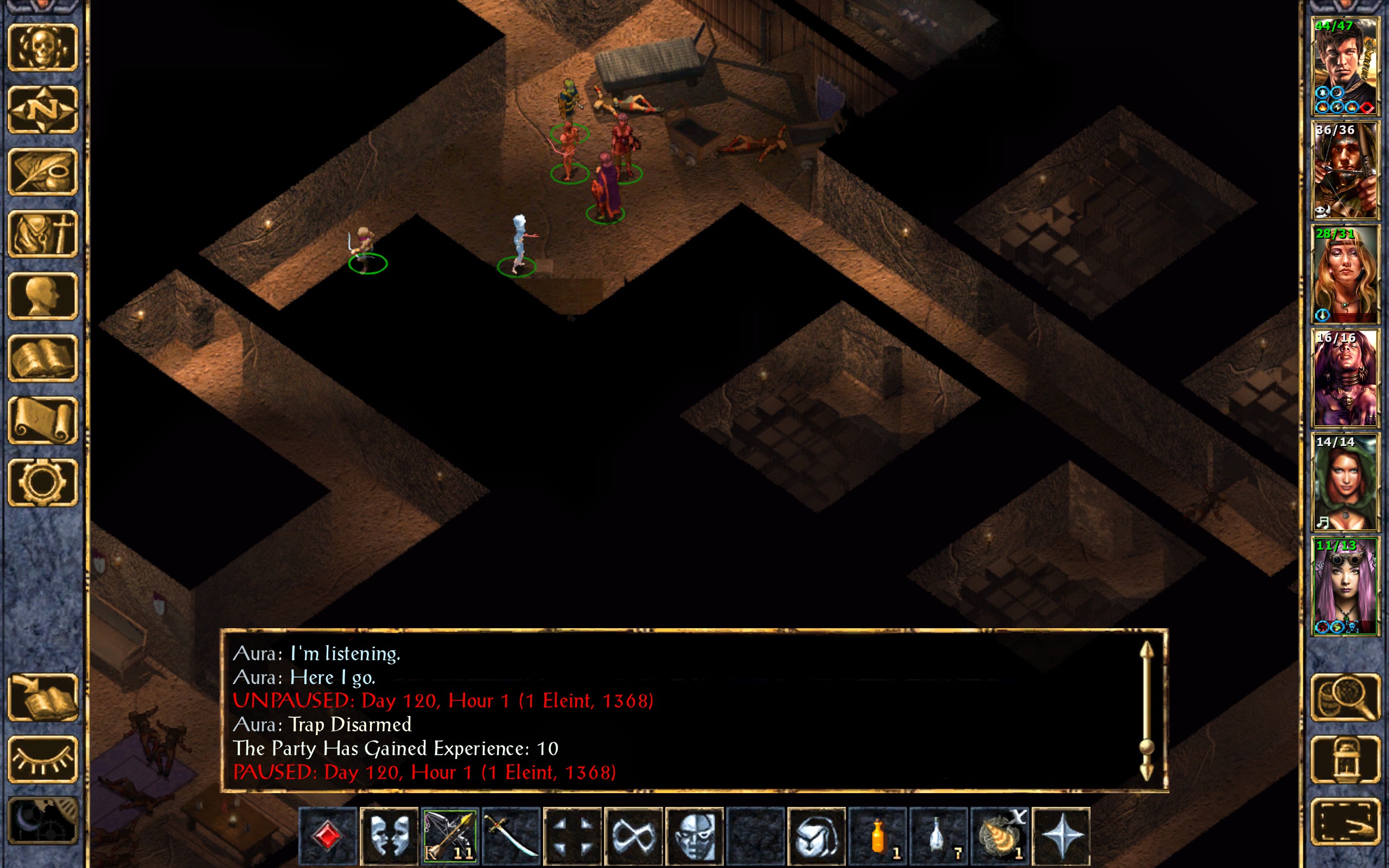Show the character record head icon

click(x=43, y=296)
